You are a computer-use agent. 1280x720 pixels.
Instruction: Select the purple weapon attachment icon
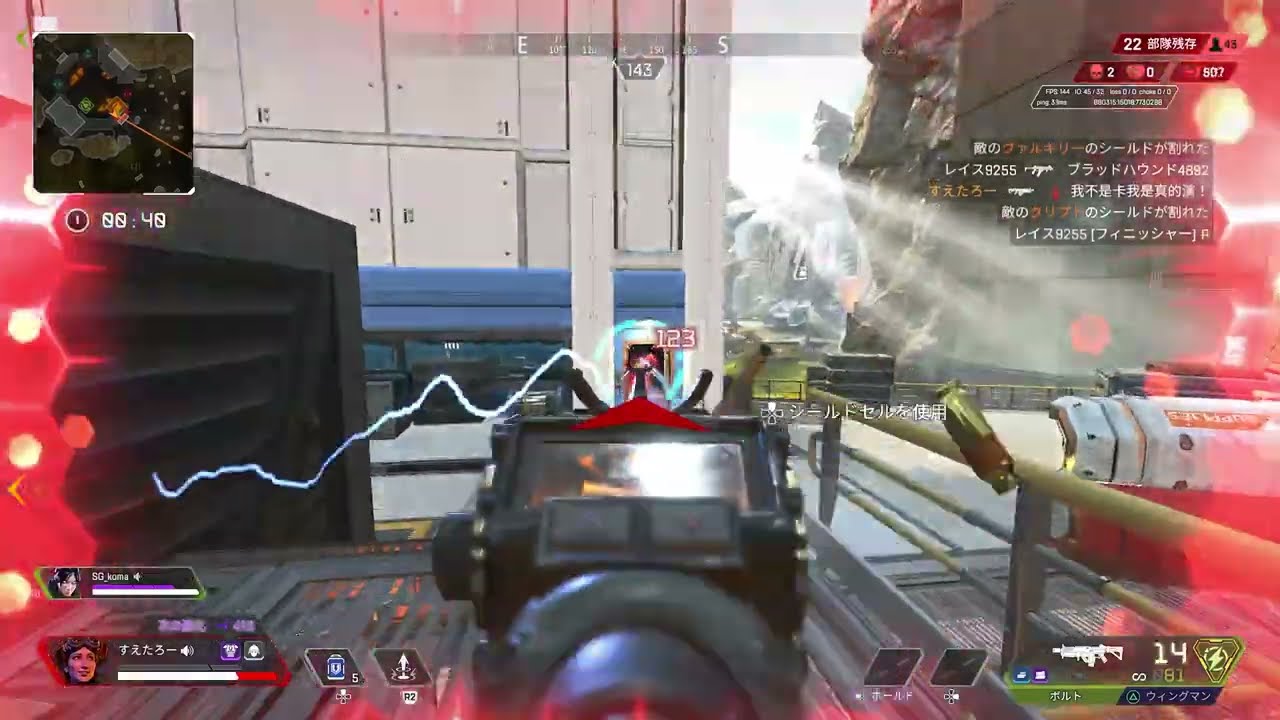point(1040,675)
